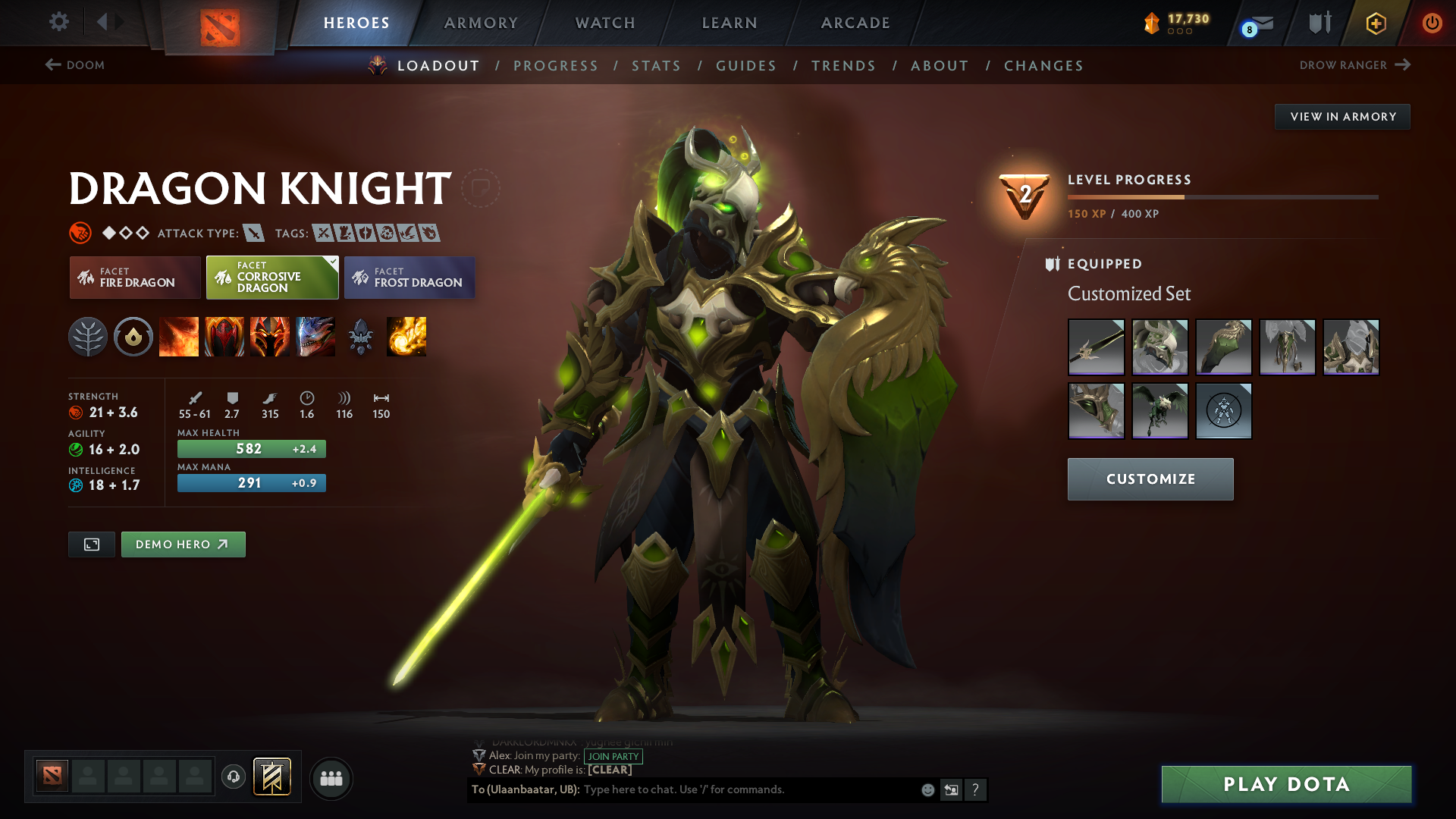Viewport: 1456px width, 819px height.
Task: Click the Elder Dragon Form ability icon
Action: pyautogui.click(x=316, y=337)
